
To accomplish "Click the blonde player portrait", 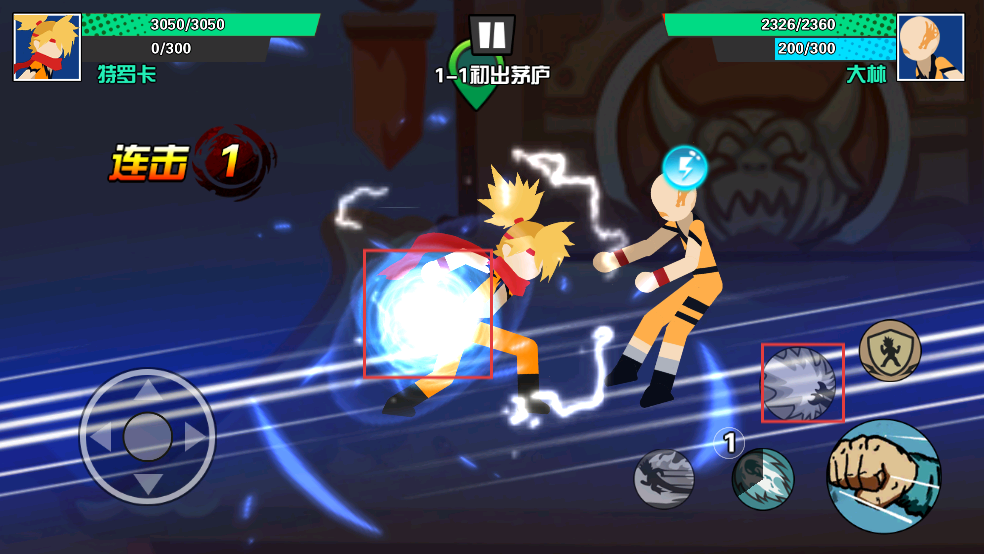I will (47, 47).
